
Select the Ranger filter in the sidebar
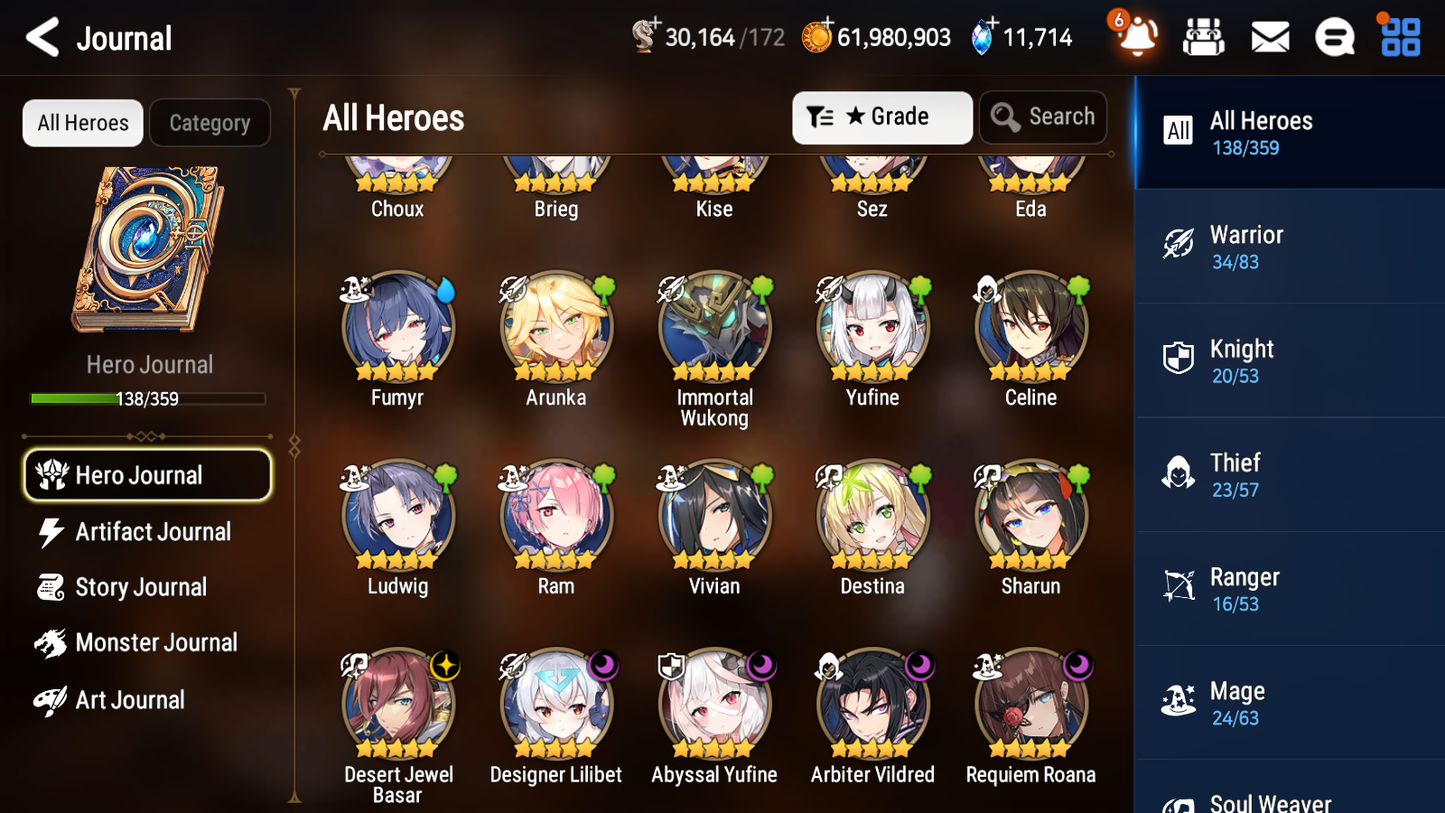(x=1289, y=588)
